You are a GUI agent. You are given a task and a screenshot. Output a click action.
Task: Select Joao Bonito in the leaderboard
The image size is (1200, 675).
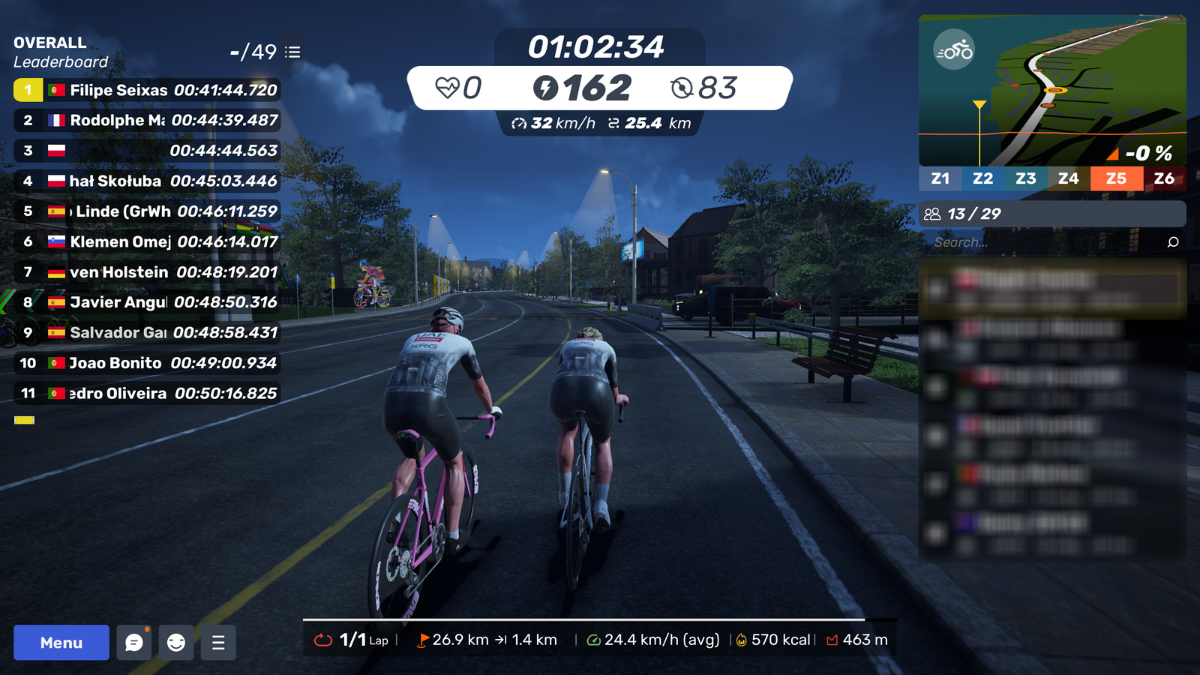[146, 363]
